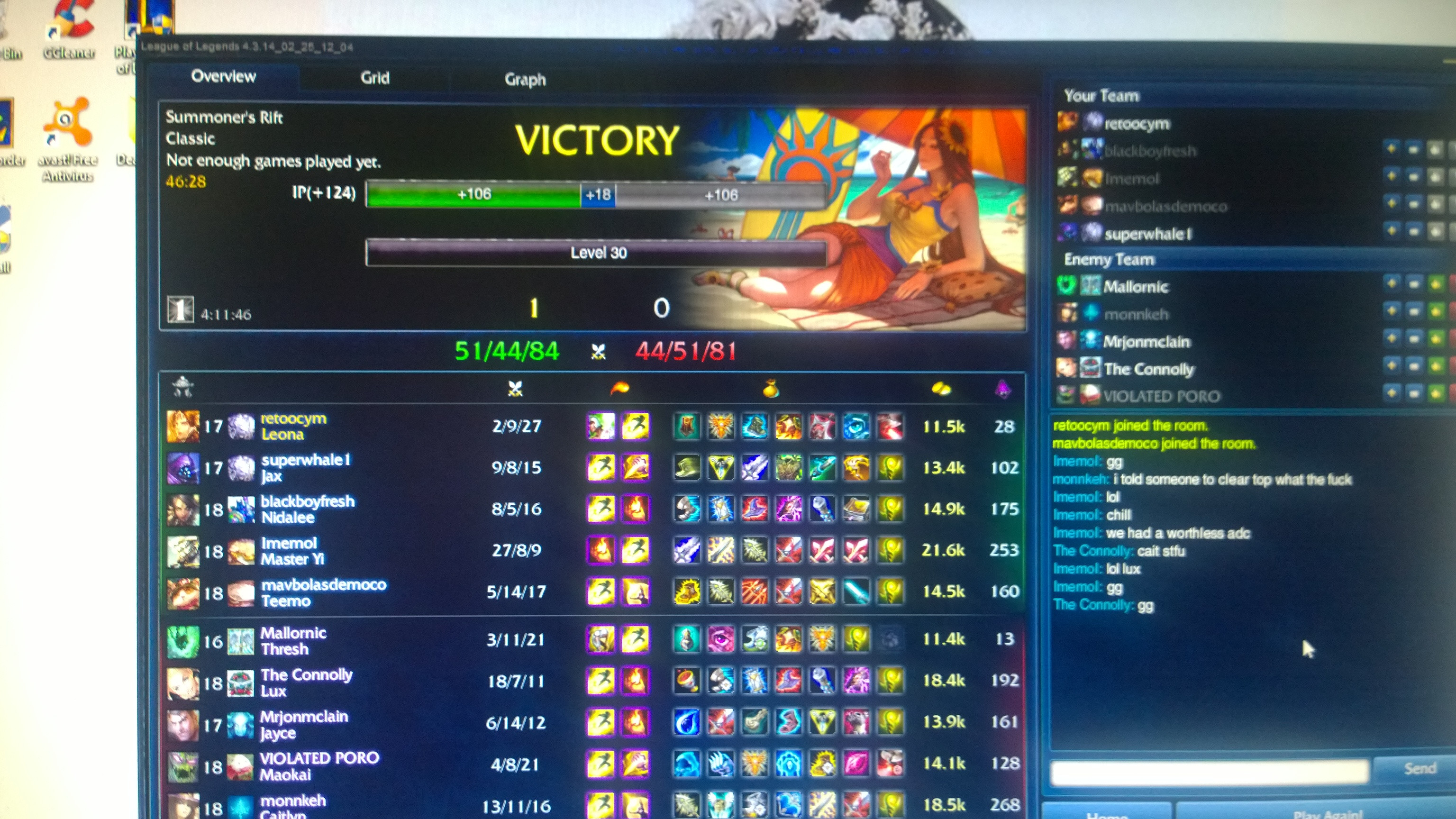Select Master Yi's Ignite summoner spell icon
Viewport: 1456px width, 819px height.
click(600, 551)
